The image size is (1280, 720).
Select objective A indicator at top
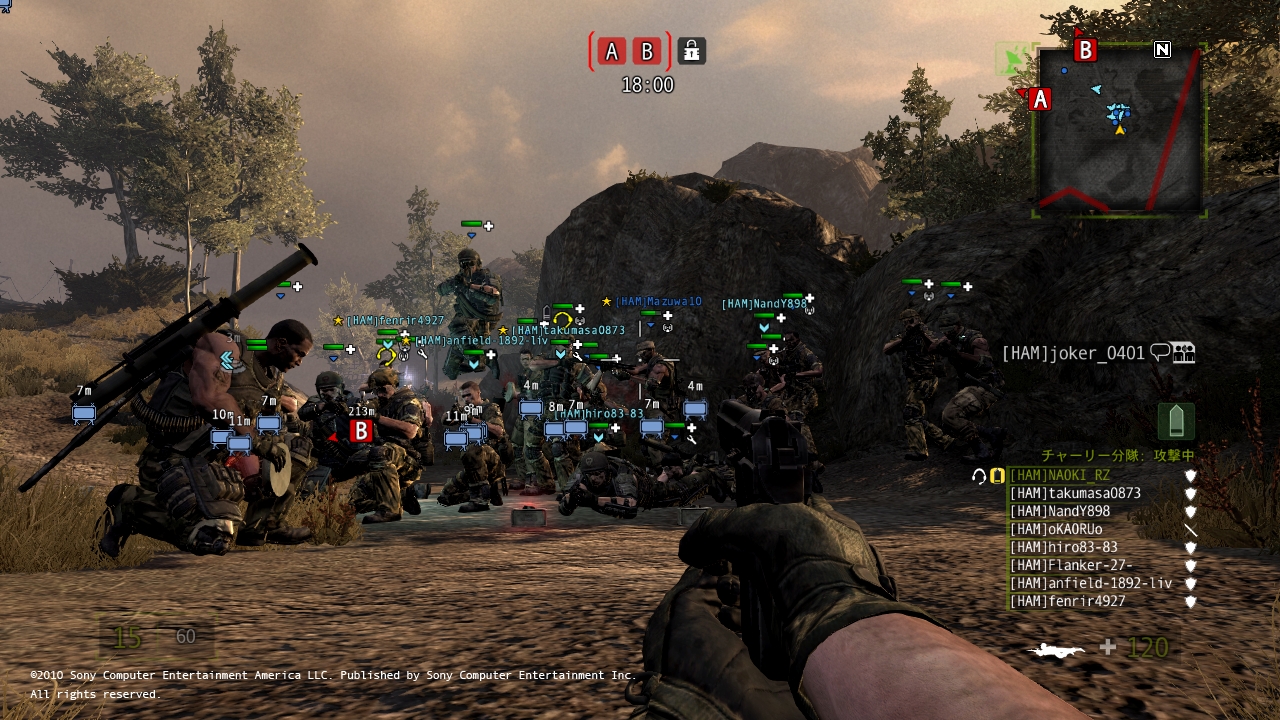tap(612, 51)
